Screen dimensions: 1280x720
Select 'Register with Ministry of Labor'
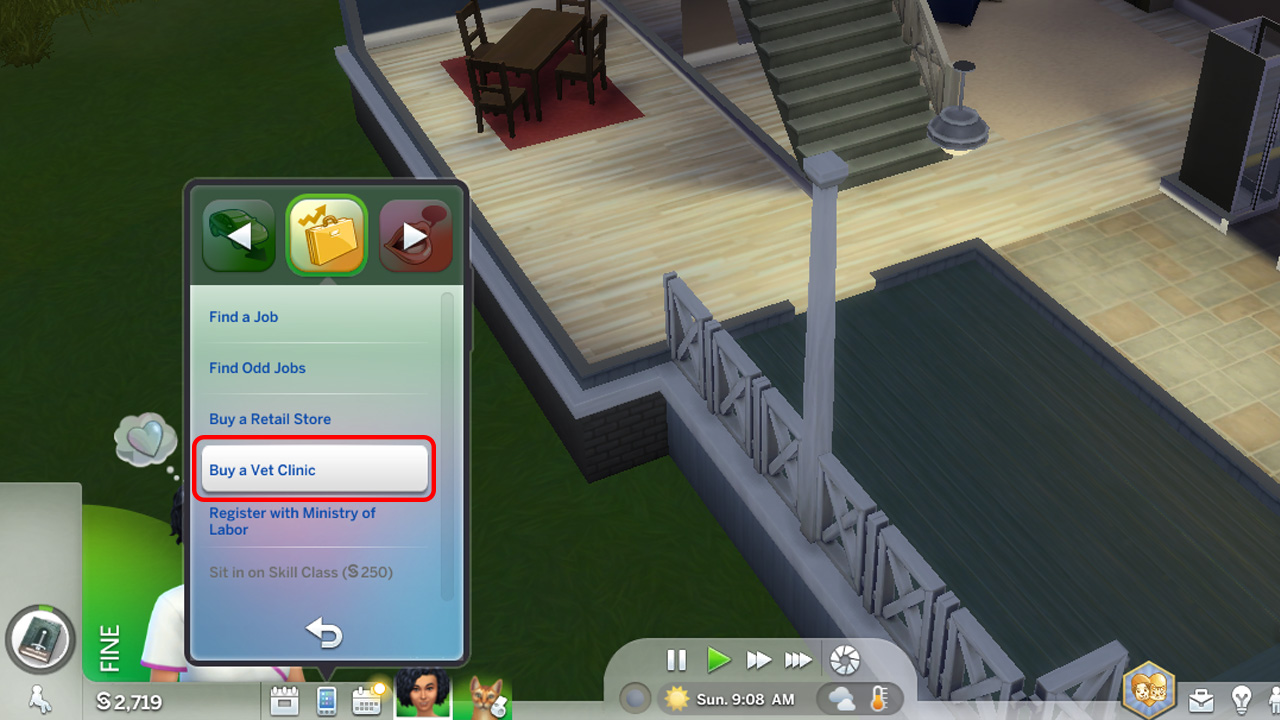click(x=292, y=520)
